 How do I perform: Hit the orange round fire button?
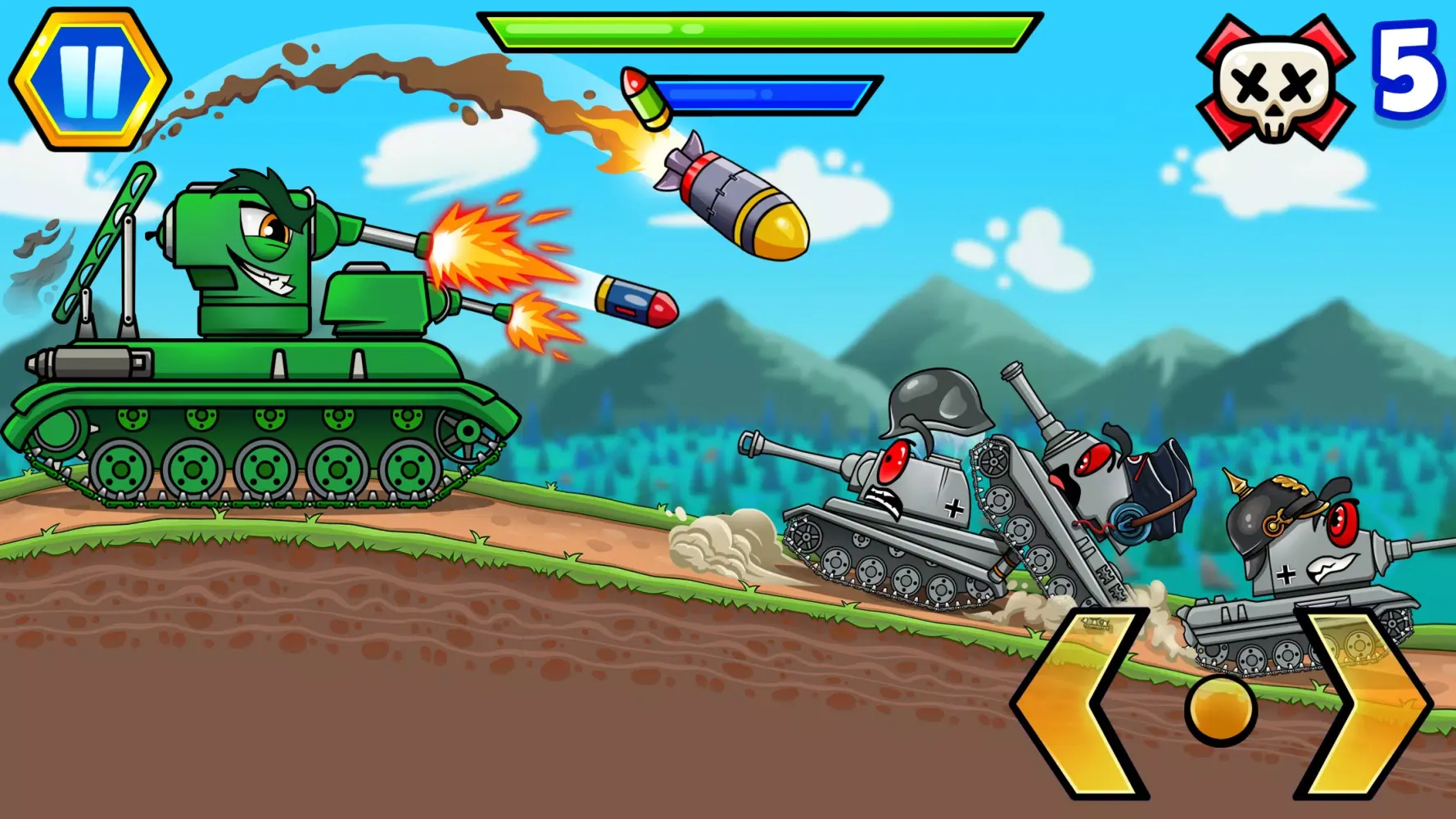[1220, 710]
